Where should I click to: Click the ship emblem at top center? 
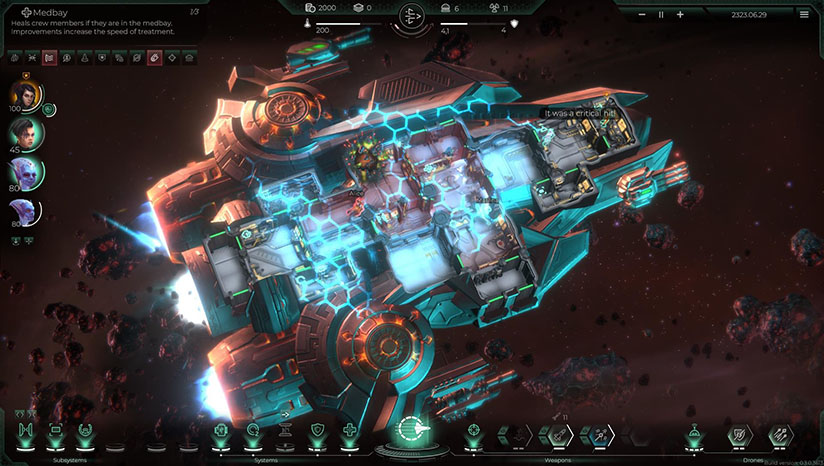[411, 16]
